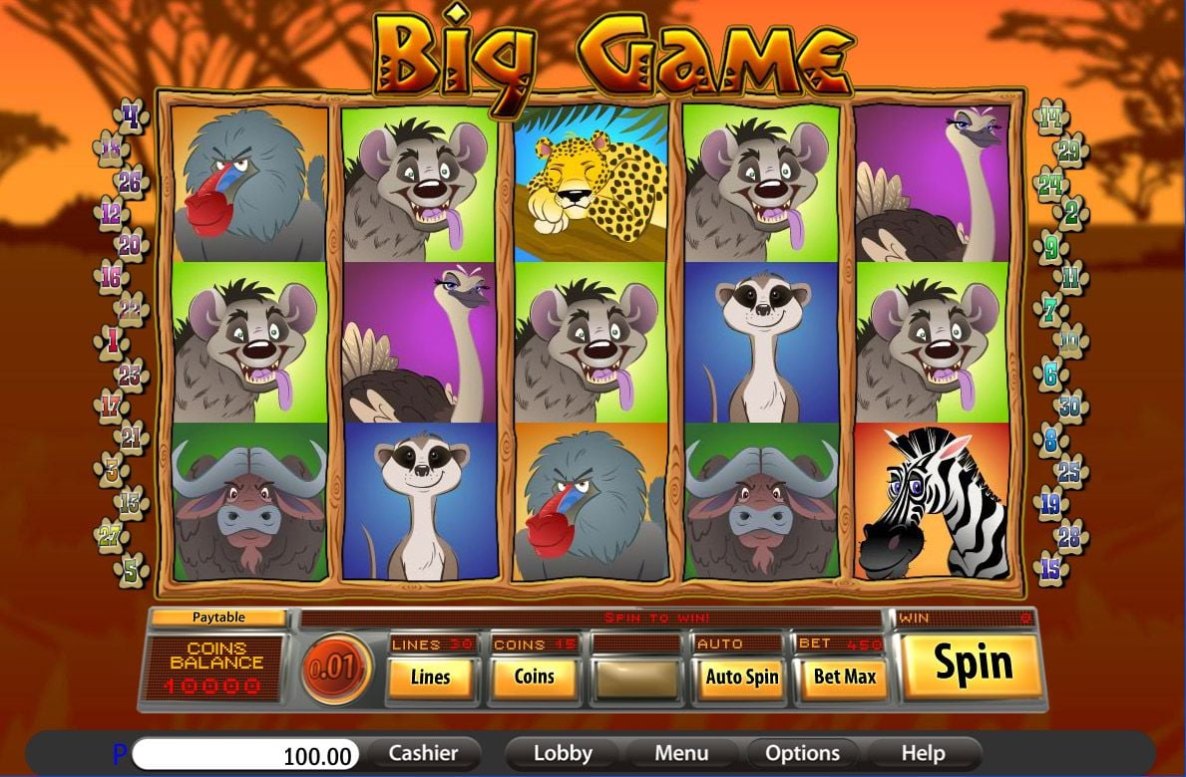
Task: Start Auto Spin mode
Action: tap(741, 677)
